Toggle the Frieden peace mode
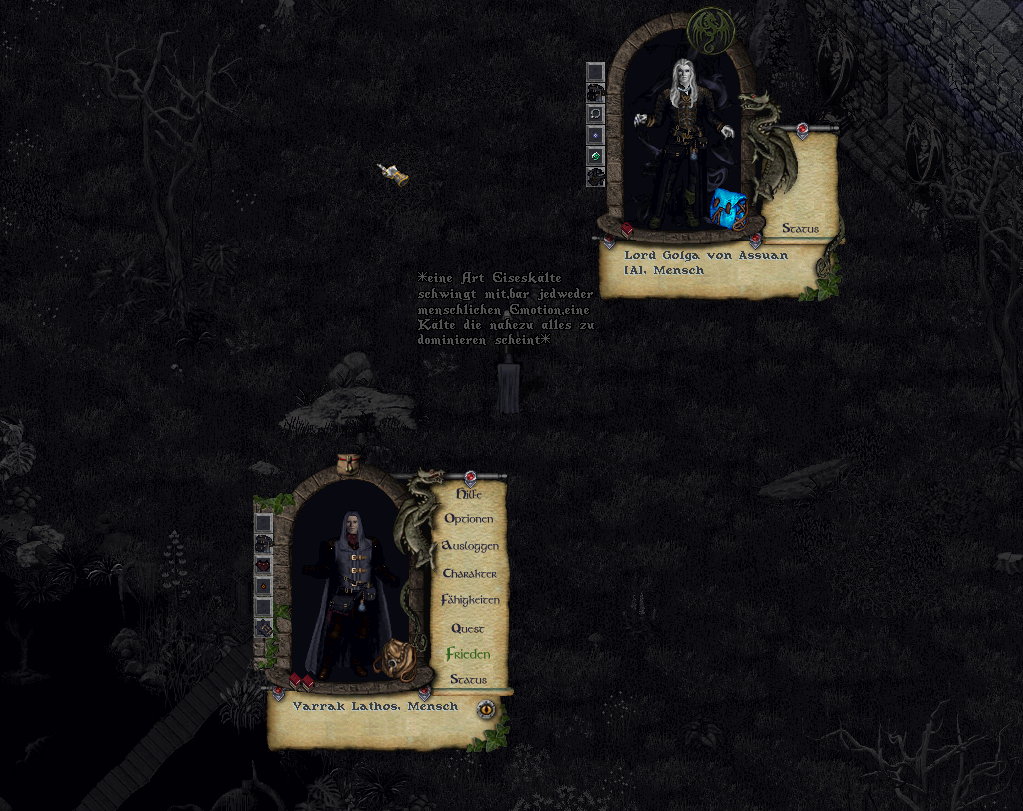This screenshot has height=811, width=1023. 468,654
